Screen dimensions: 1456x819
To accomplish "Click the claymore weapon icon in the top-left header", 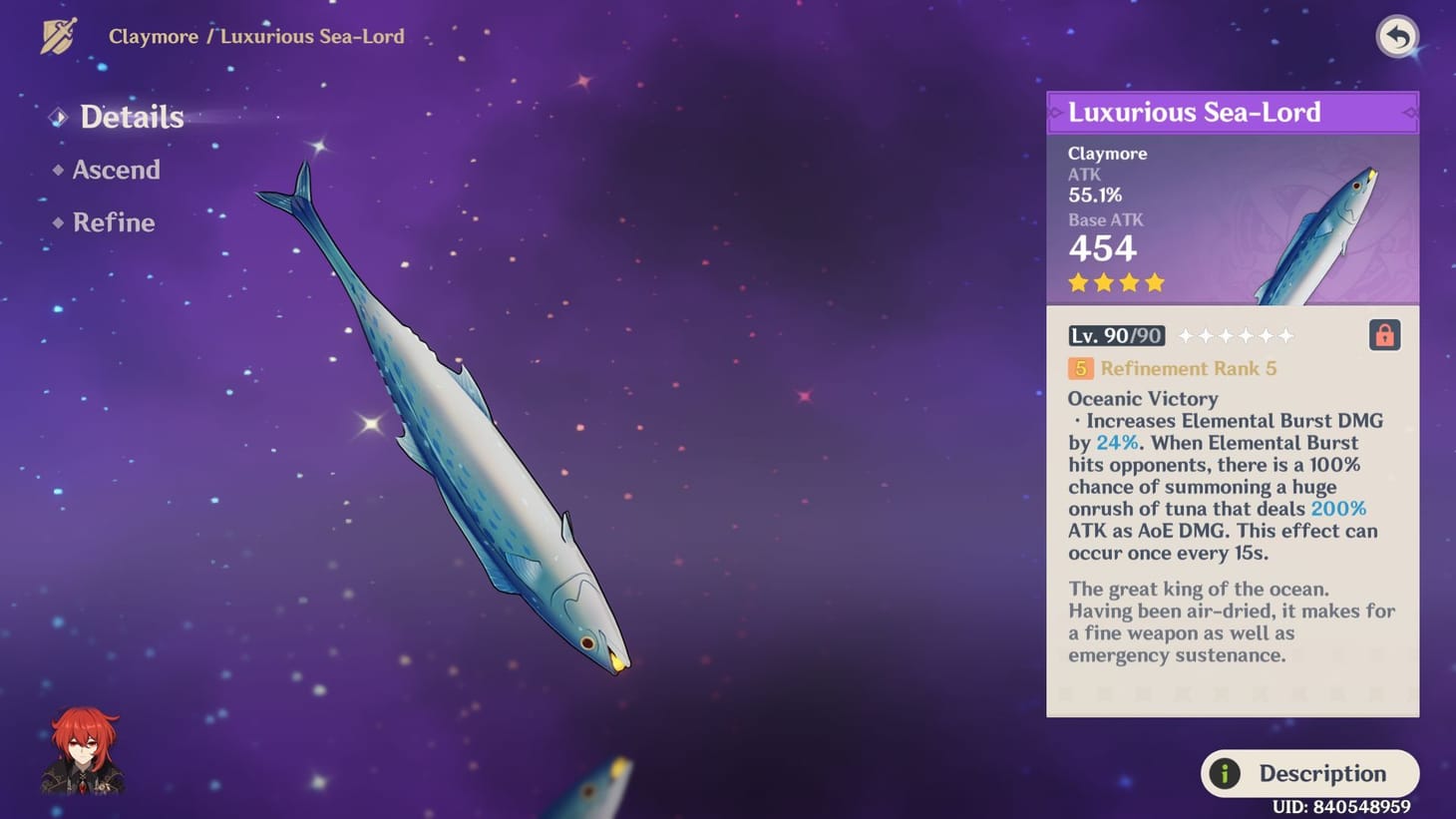I will pos(57,36).
